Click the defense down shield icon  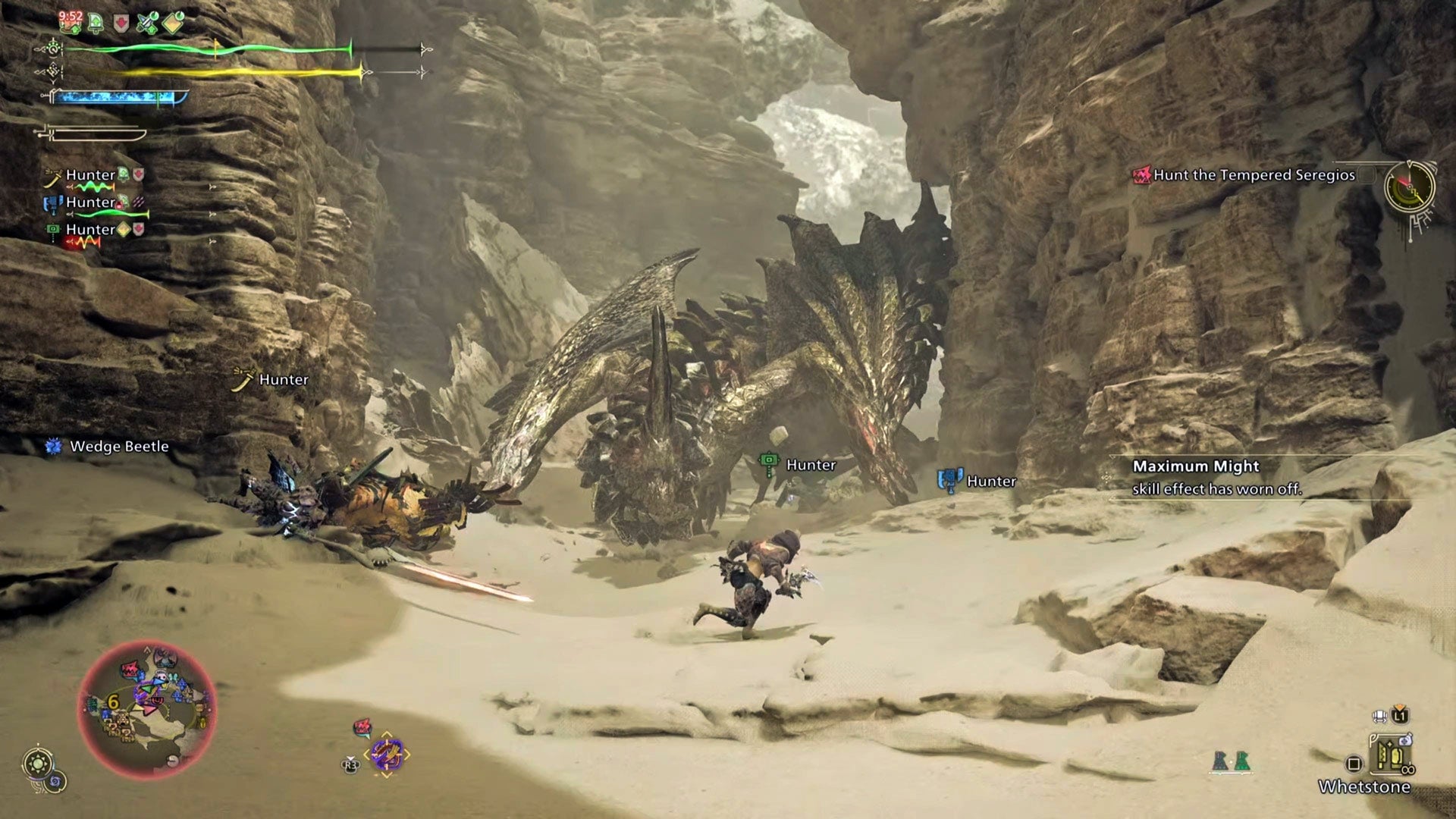coord(121,23)
